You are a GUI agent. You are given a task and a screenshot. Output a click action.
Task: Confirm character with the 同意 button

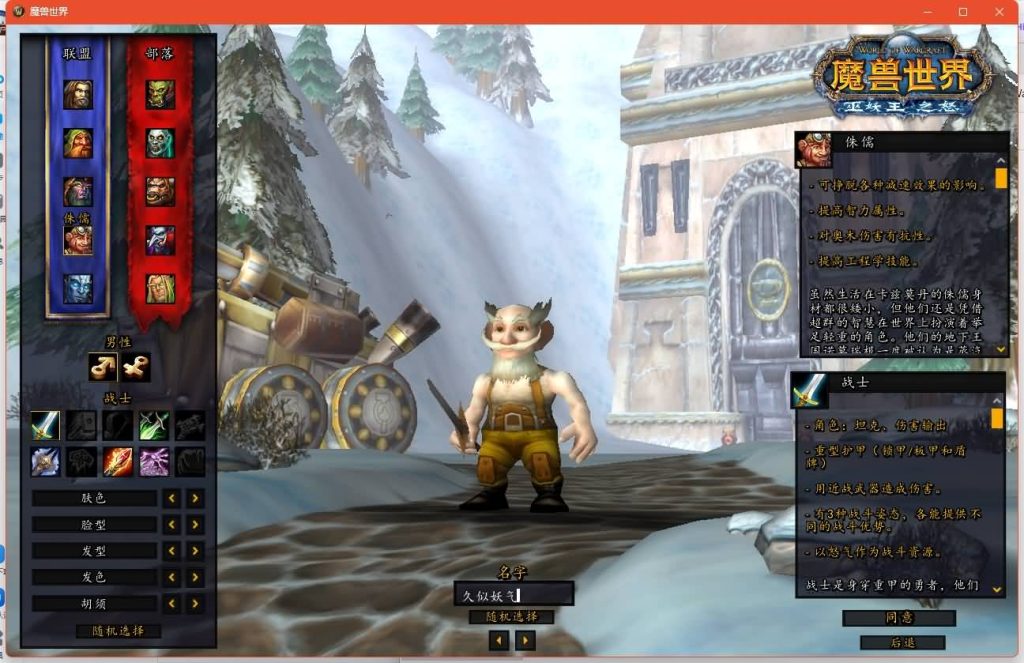tap(899, 618)
